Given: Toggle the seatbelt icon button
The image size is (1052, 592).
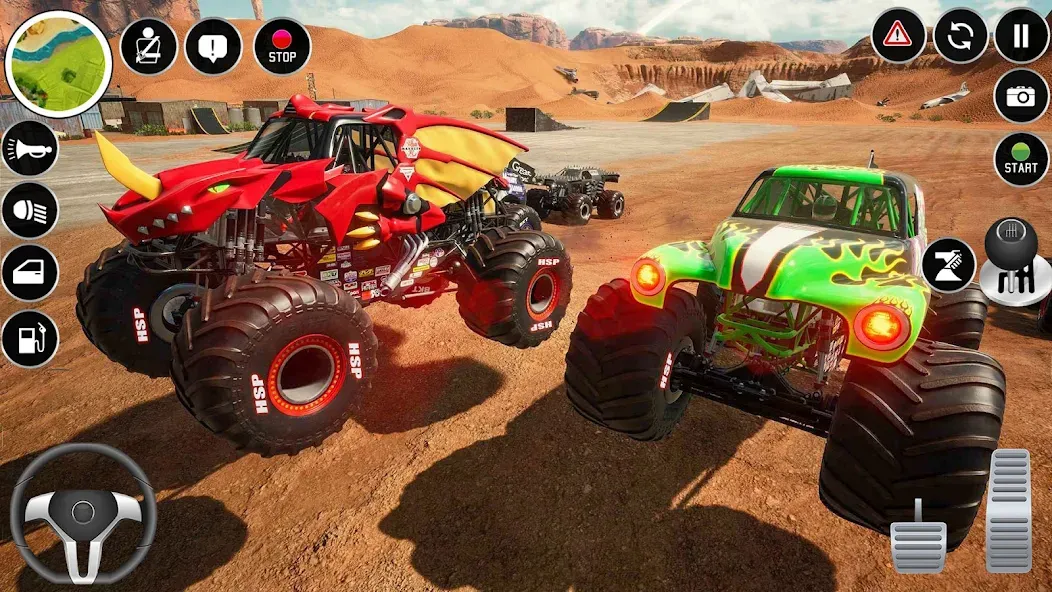Looking at the screenshot, I should pos(149,46).
